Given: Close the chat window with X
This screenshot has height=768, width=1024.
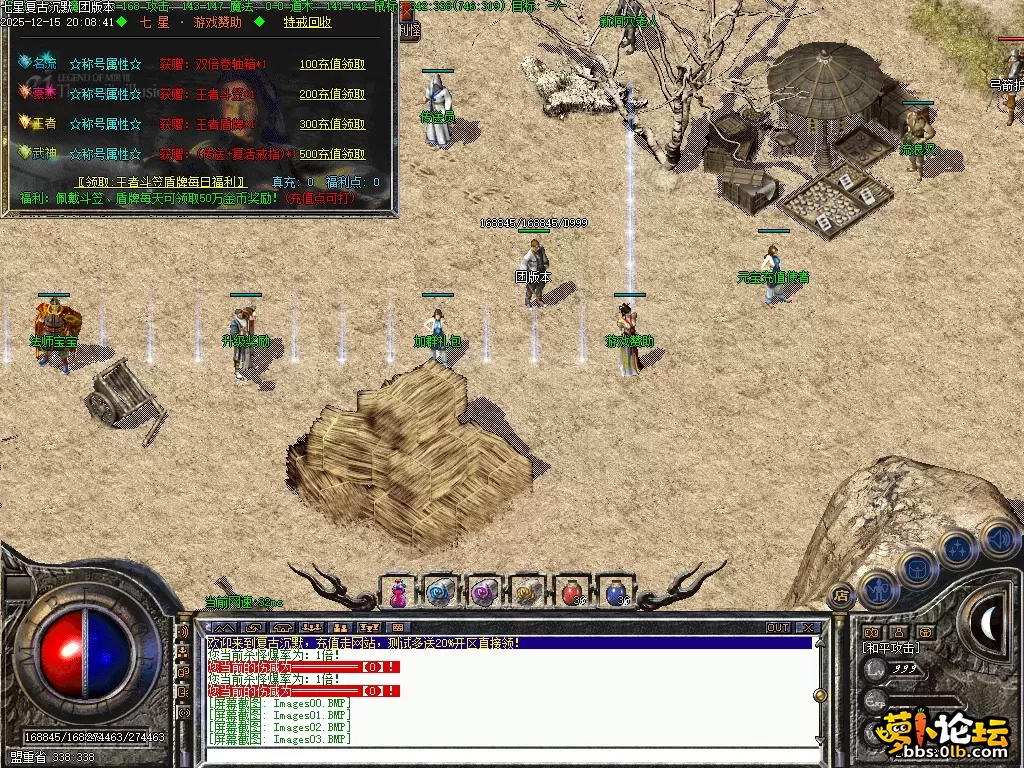Looking at the screenshot, I should coord(808,628).
